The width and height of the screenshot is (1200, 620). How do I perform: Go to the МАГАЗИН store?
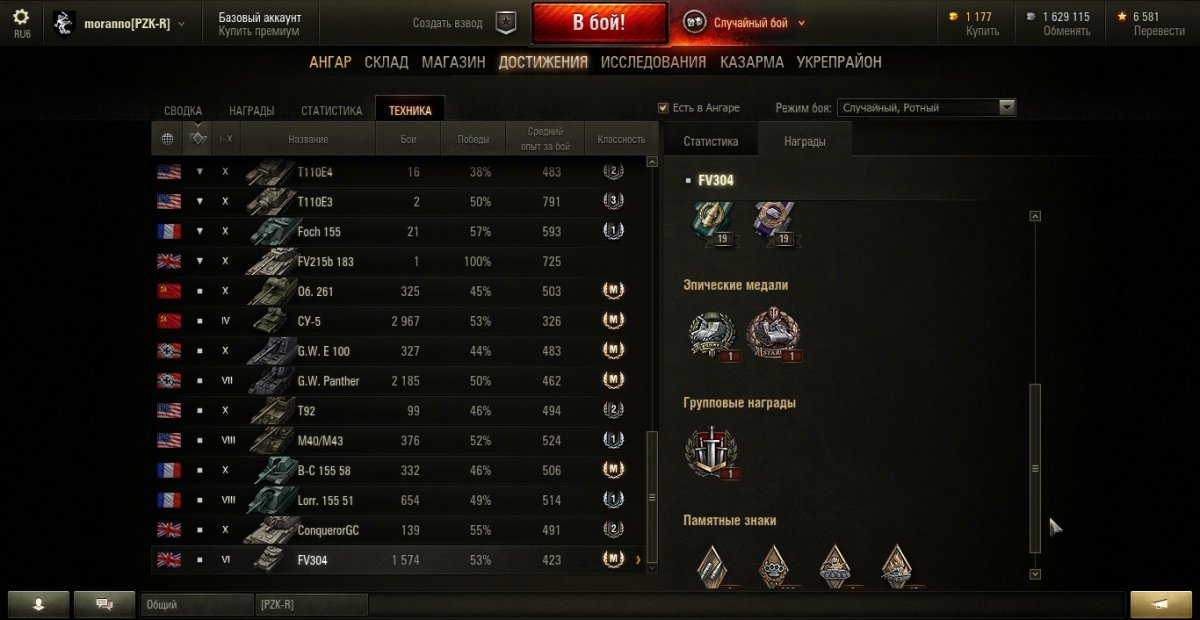(x=453, y=62)
